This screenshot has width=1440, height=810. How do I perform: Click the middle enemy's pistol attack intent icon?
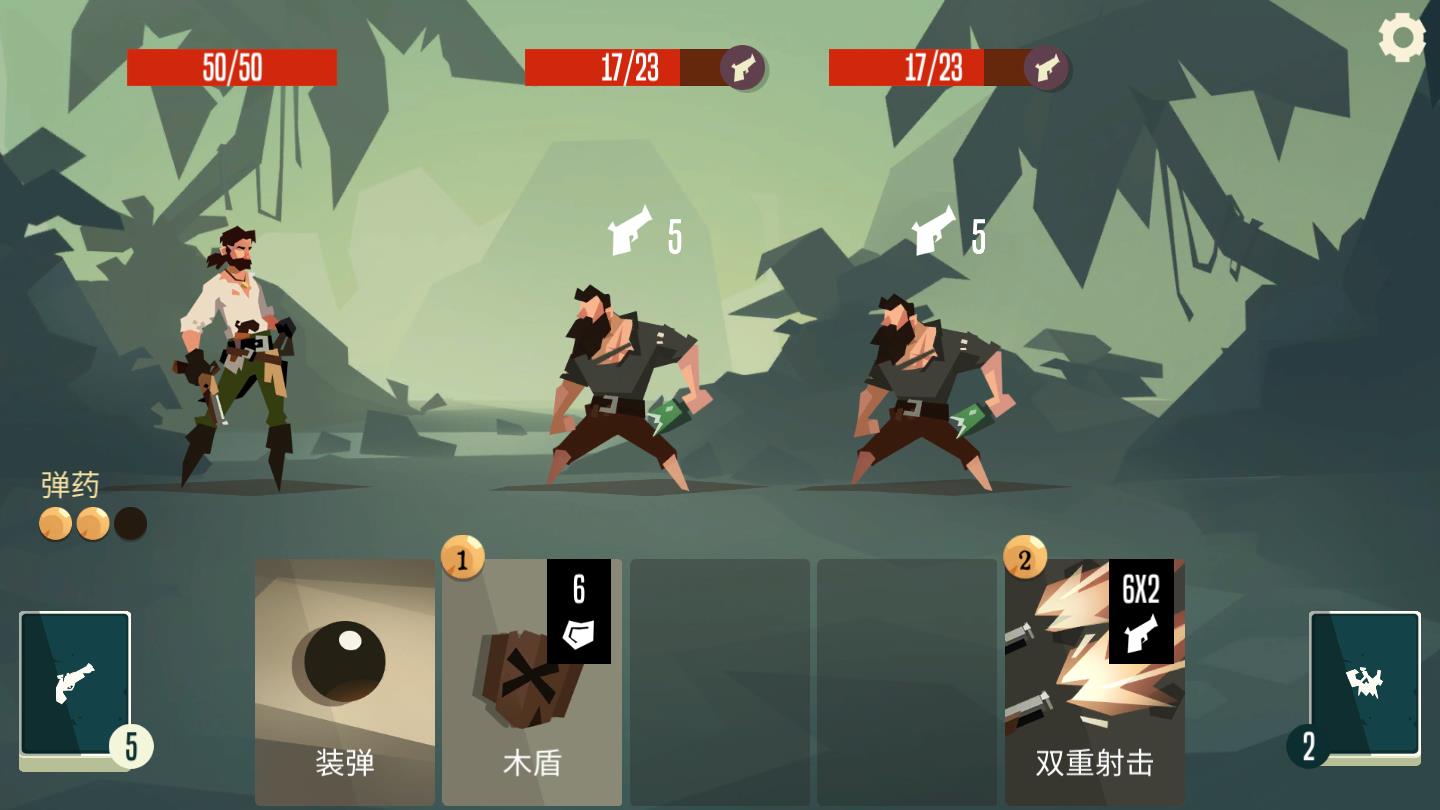pos(630,232)
